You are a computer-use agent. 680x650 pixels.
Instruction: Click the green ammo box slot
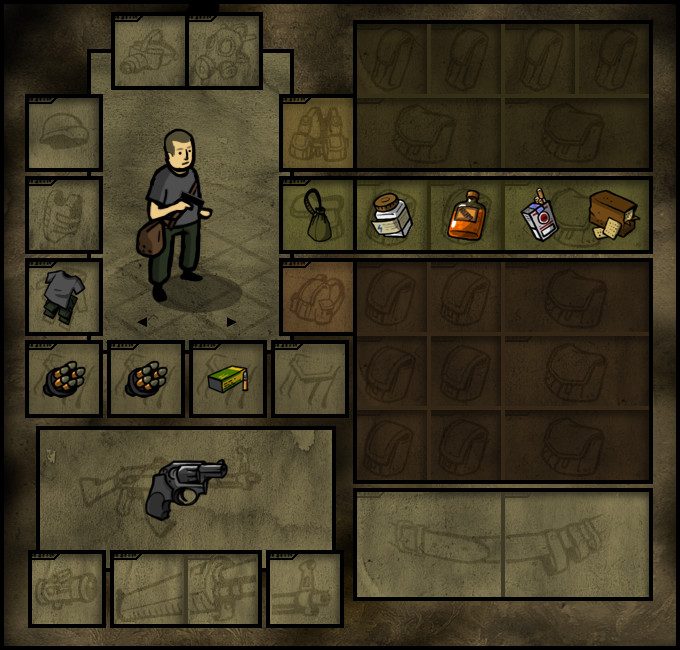(x=228, y=379)
